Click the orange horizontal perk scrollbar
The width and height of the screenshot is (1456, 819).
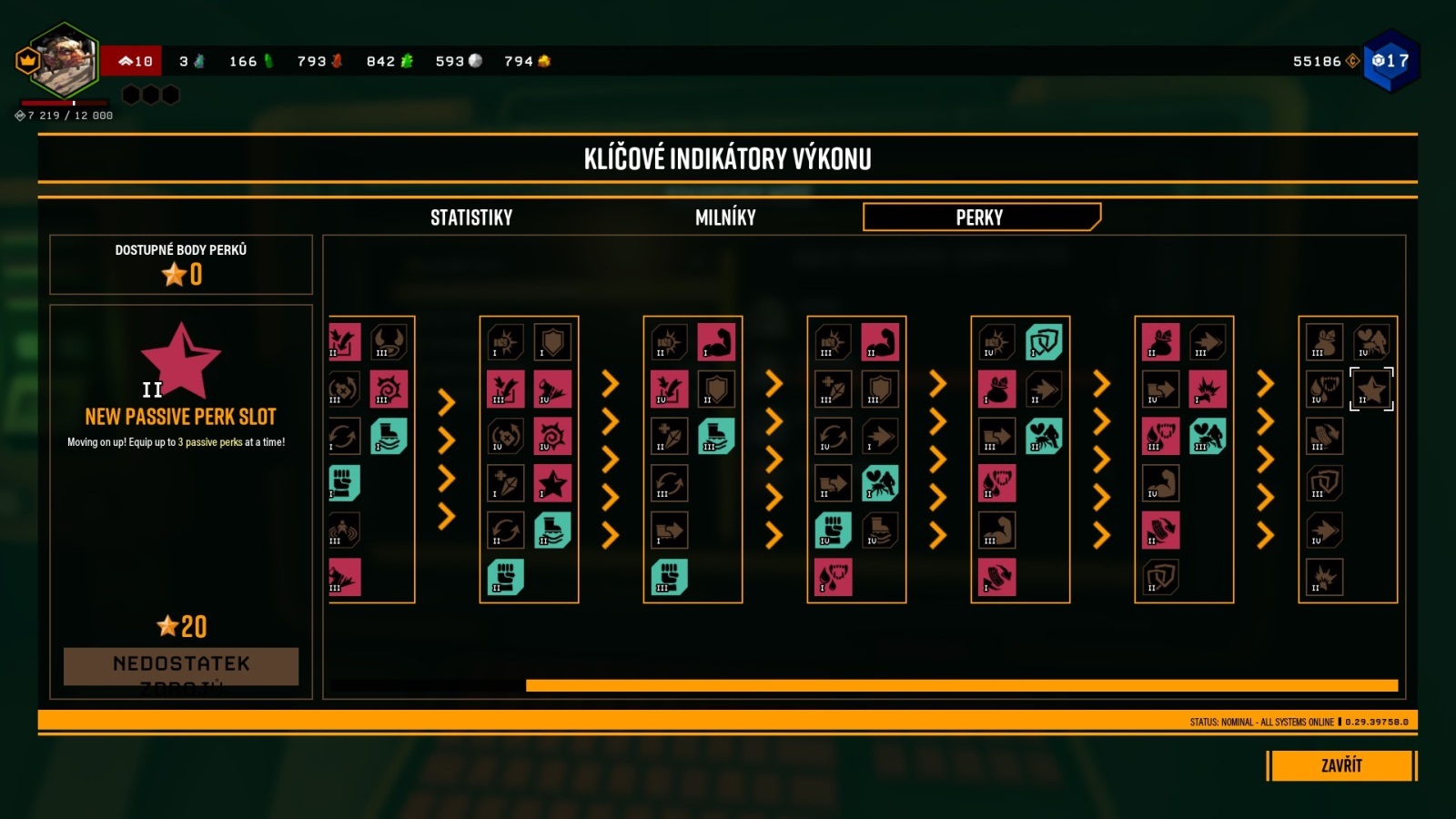tap(961, 685)
